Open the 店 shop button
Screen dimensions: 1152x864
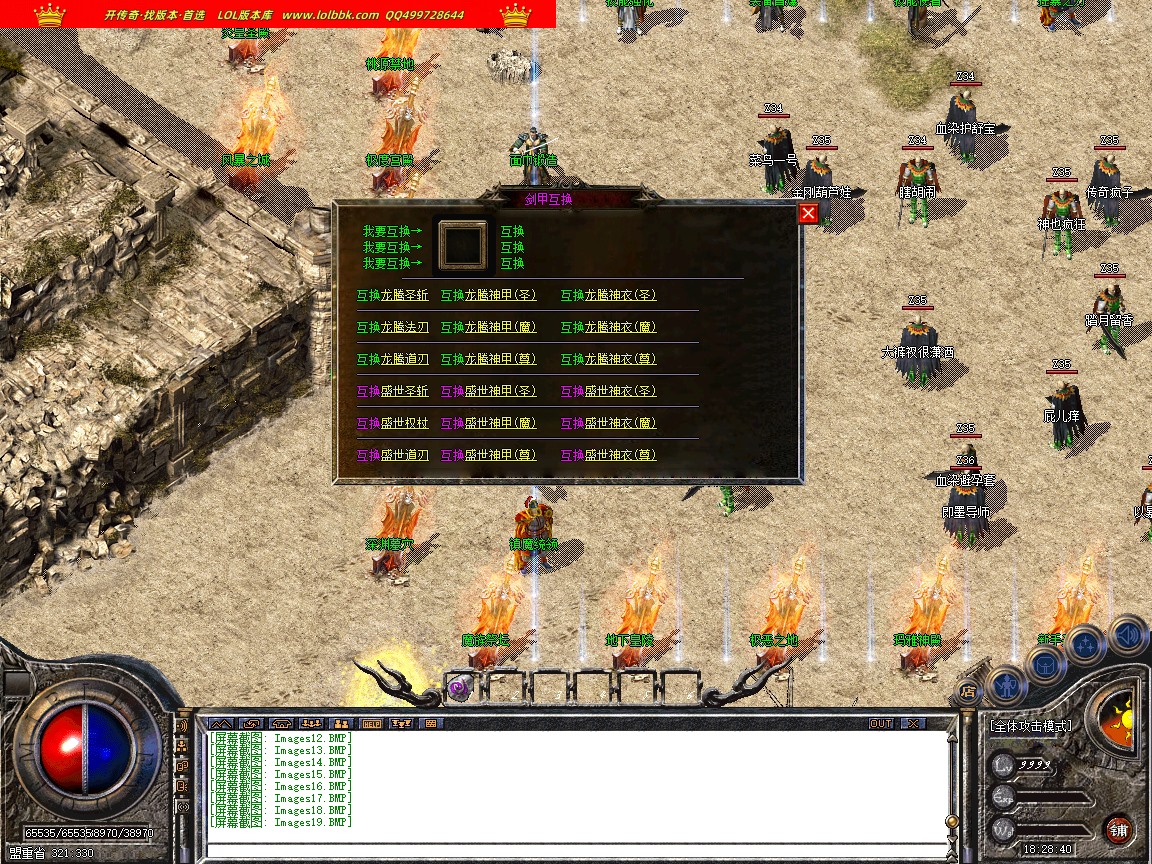pyautogui.click(x=967, y=690)
